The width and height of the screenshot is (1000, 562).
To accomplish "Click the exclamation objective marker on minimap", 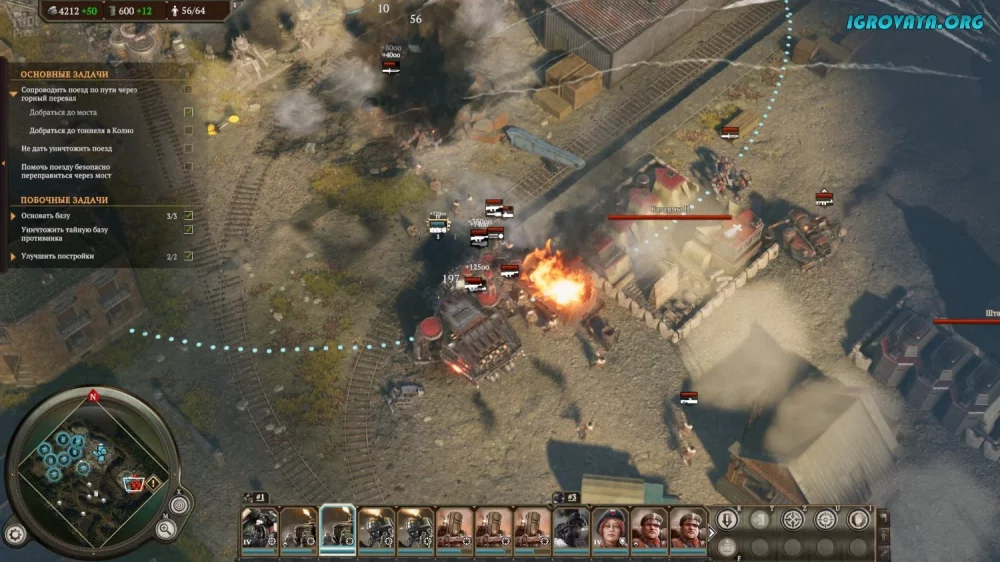I will click(x=154, y=483).
